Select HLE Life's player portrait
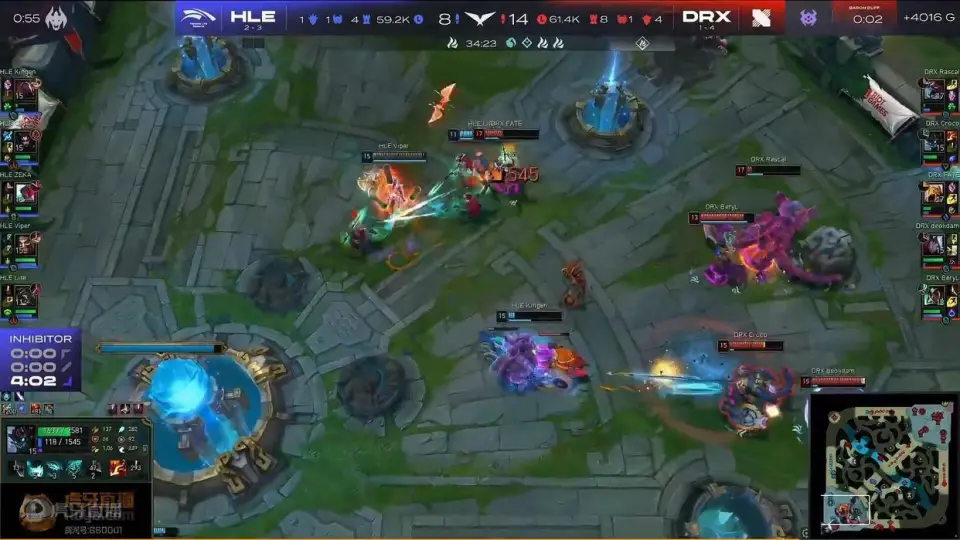Screen dimensions: 960x540 25,296
